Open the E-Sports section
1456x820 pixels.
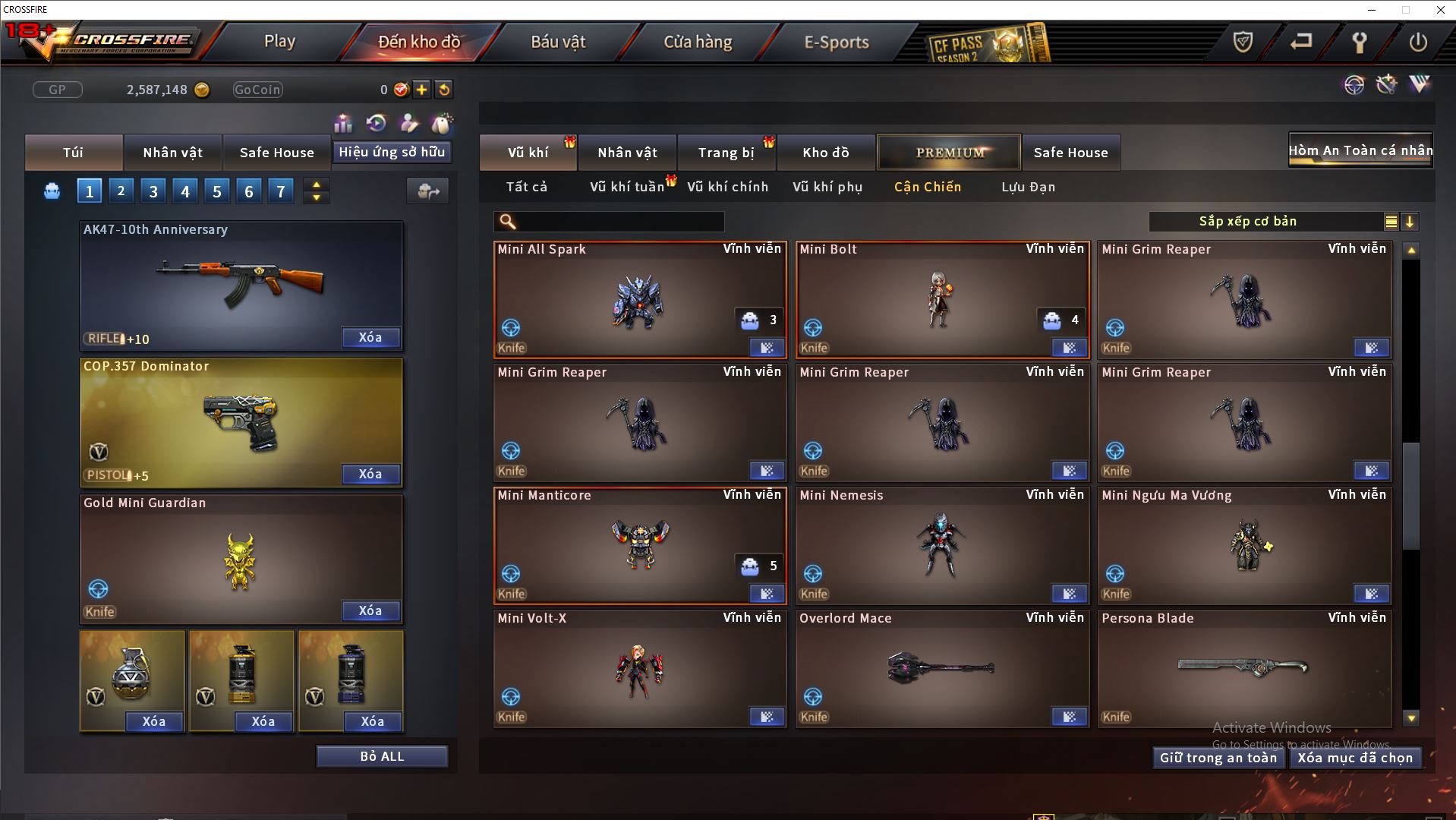coord(837,42)
